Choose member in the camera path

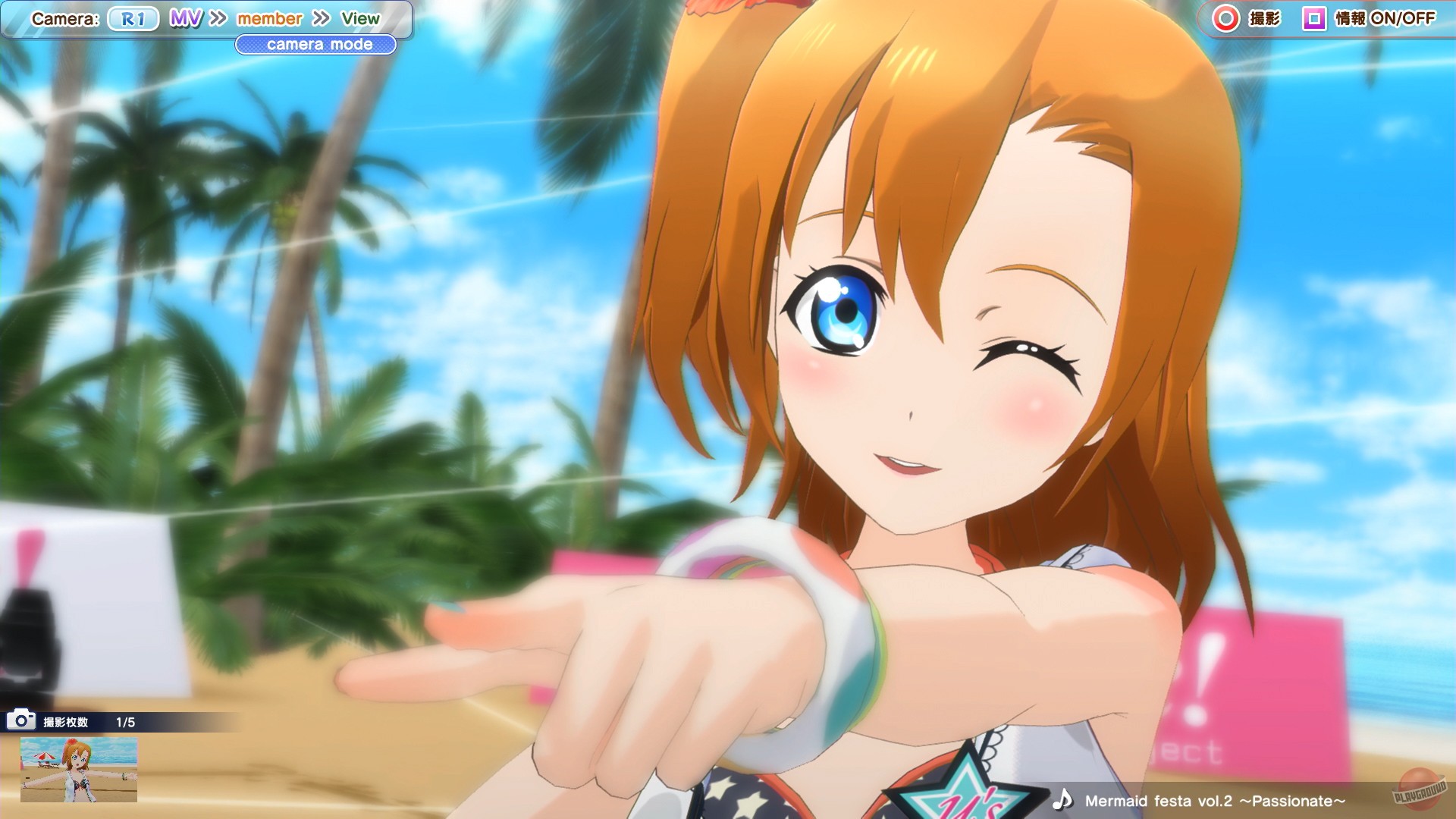coord(269,18)
